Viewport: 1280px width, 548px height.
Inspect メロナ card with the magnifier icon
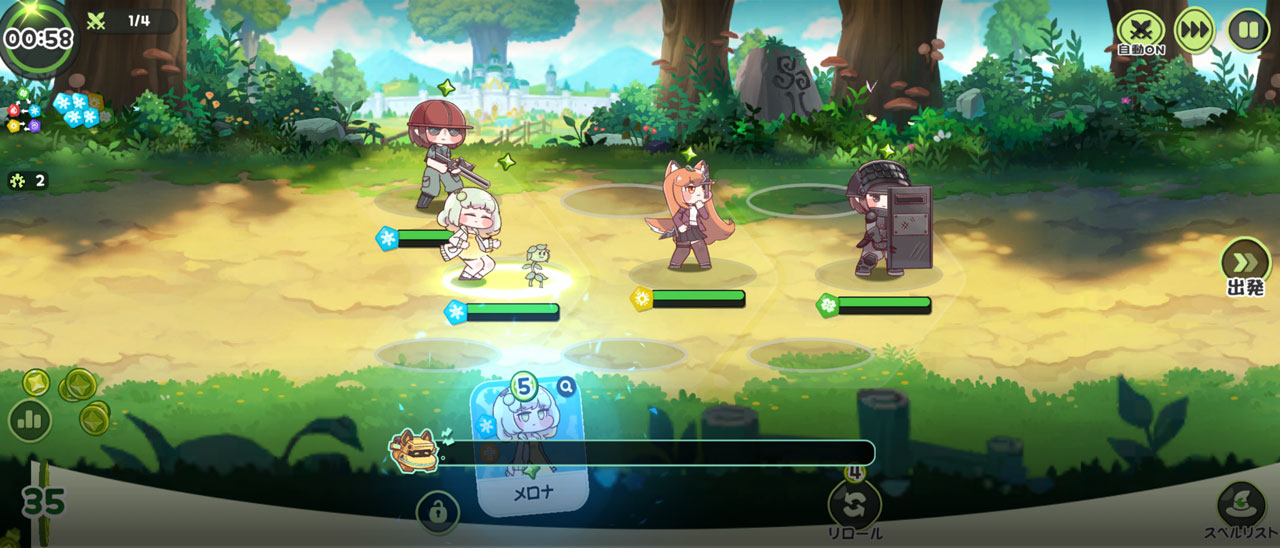[x=566, y=387]
